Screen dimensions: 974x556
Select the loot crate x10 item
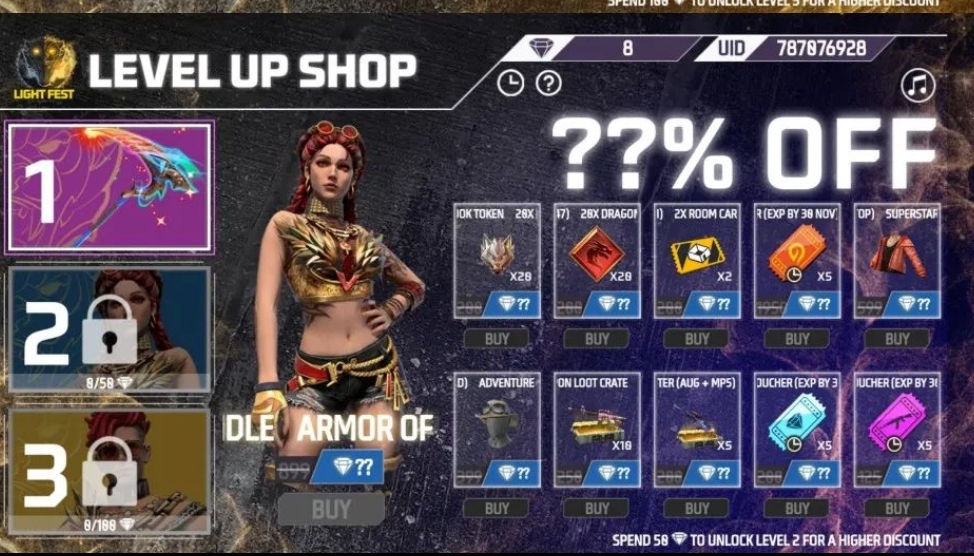[597, 427]
